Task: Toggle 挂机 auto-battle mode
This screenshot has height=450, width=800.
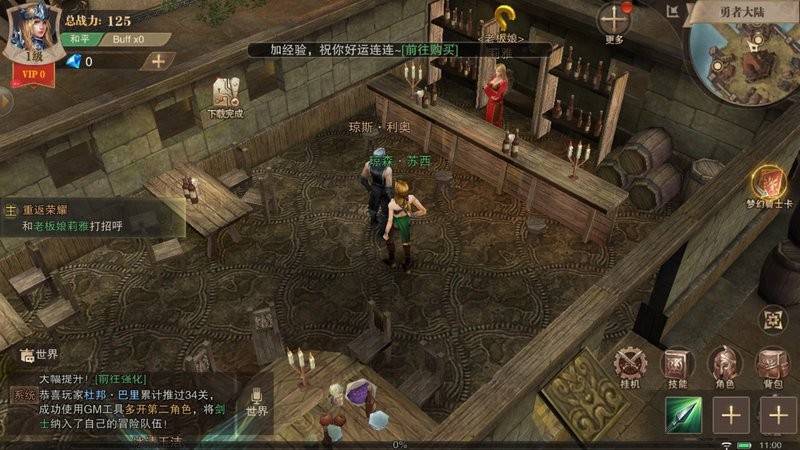Action: [x=630, y=366]
